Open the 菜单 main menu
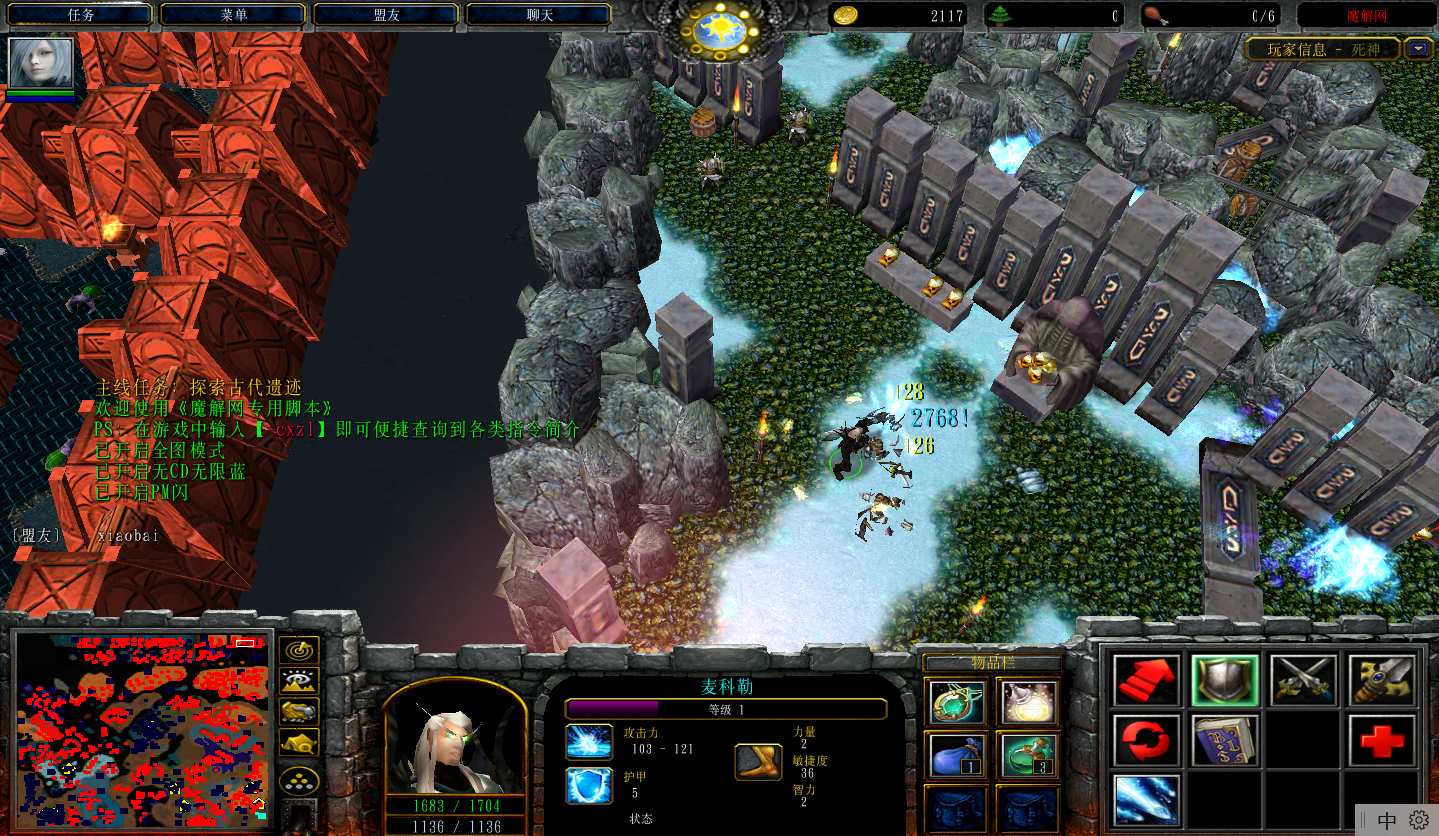Image resolution: width=1439 pixels, height=836 pixels. (x=233, y=14)
